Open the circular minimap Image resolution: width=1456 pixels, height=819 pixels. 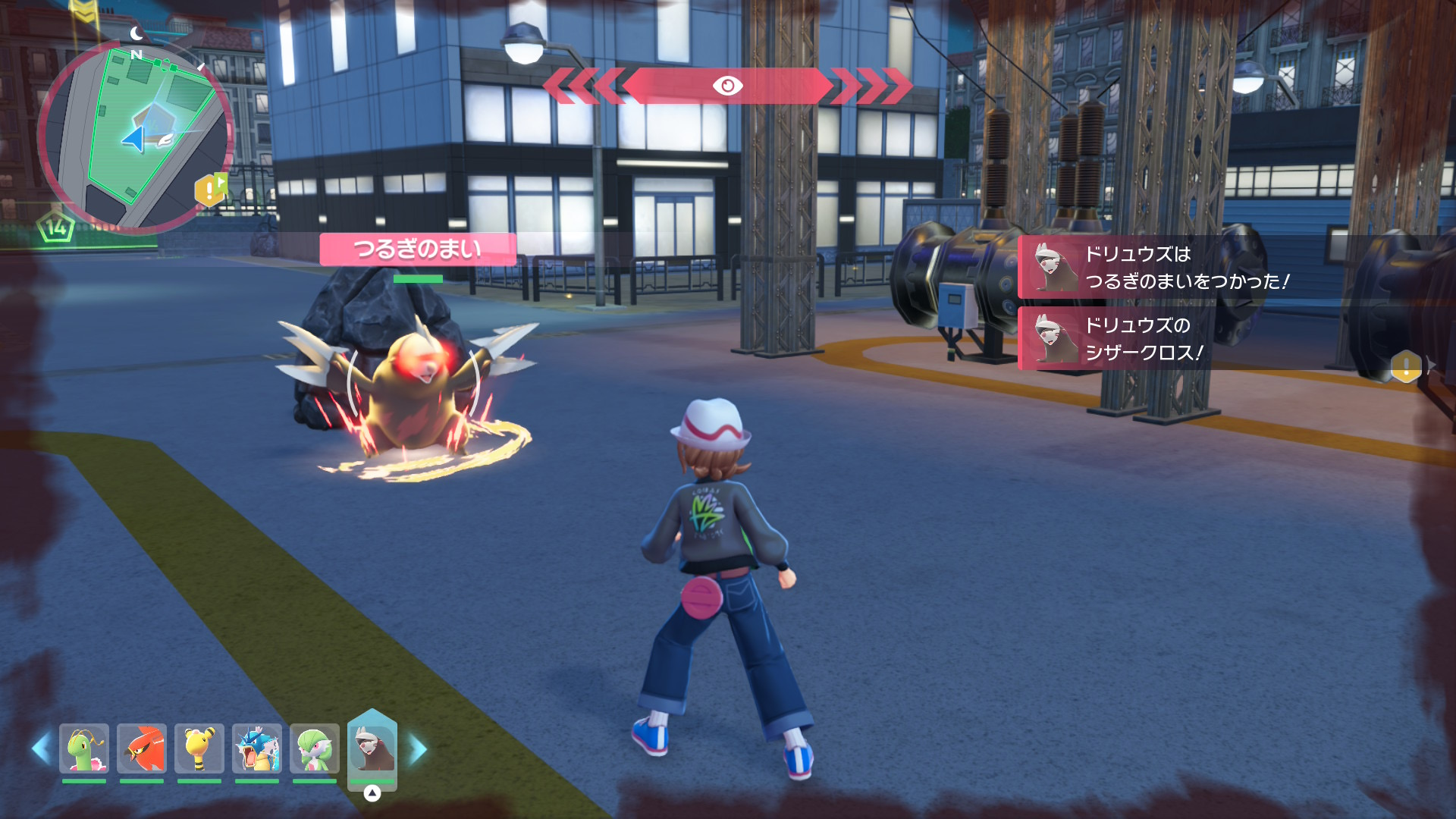point(135,136)
